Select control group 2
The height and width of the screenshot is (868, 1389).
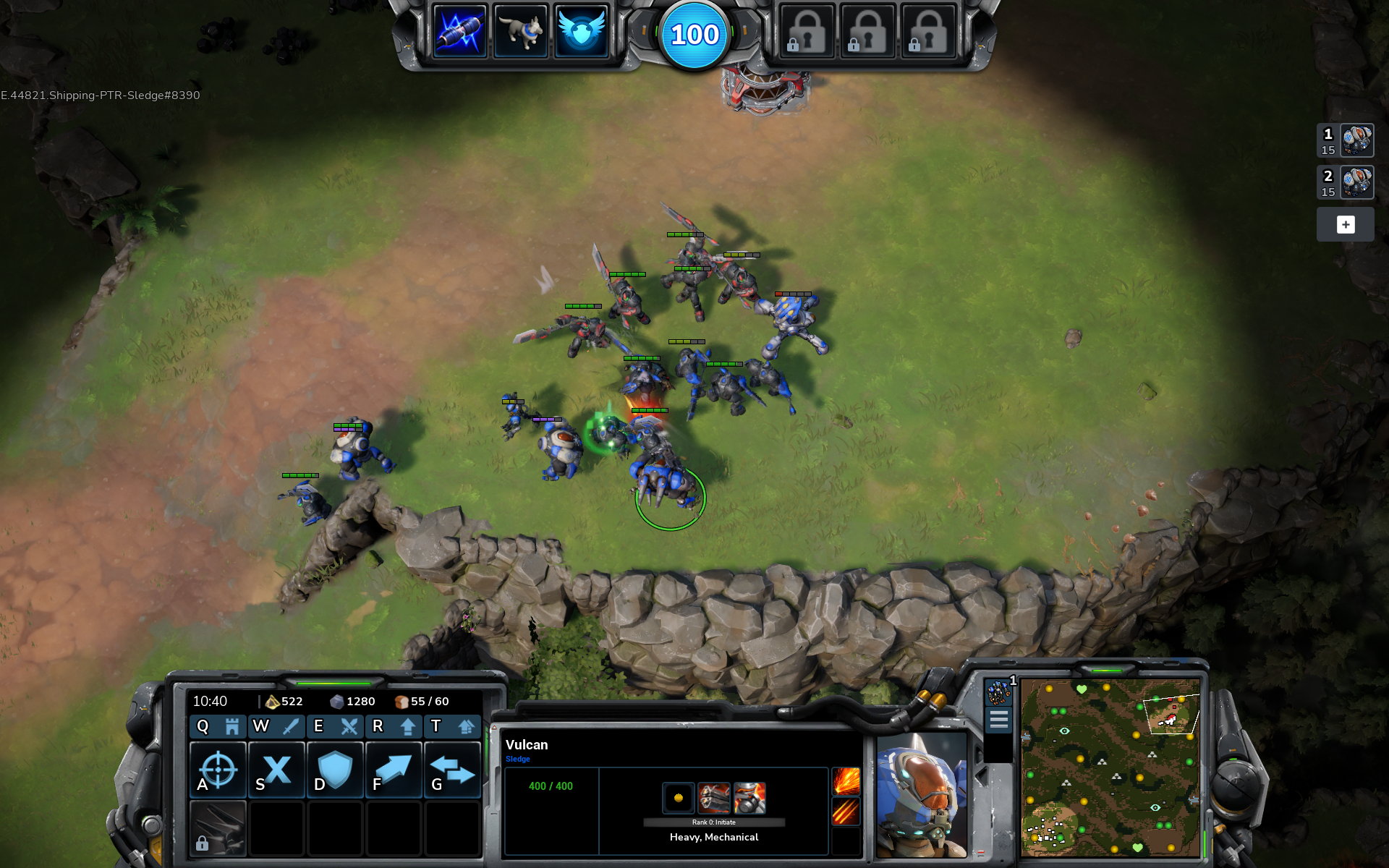[1345, 182]
